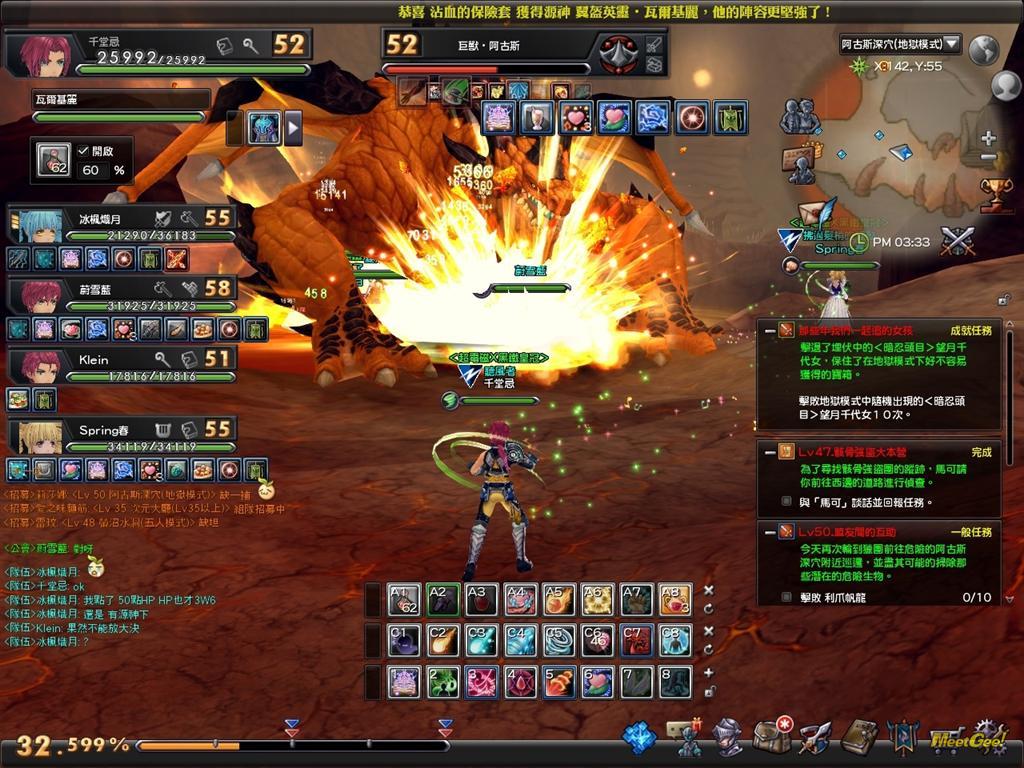
Task: Open the world map globe icon
Action: pyautogui.click(x=985, y=49)
